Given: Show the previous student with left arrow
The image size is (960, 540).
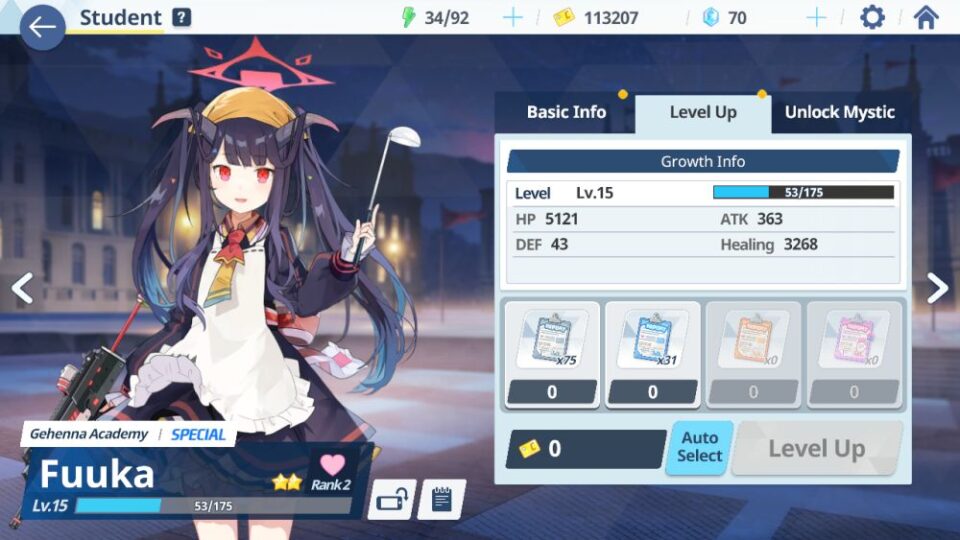Looking at the screenshot, I should (x=22, y=288).
